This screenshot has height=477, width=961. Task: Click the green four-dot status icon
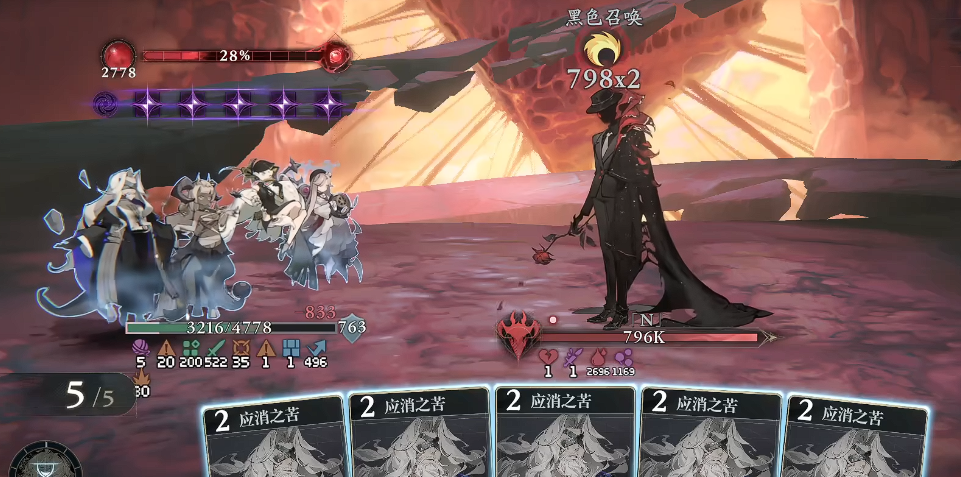point(190,346)
